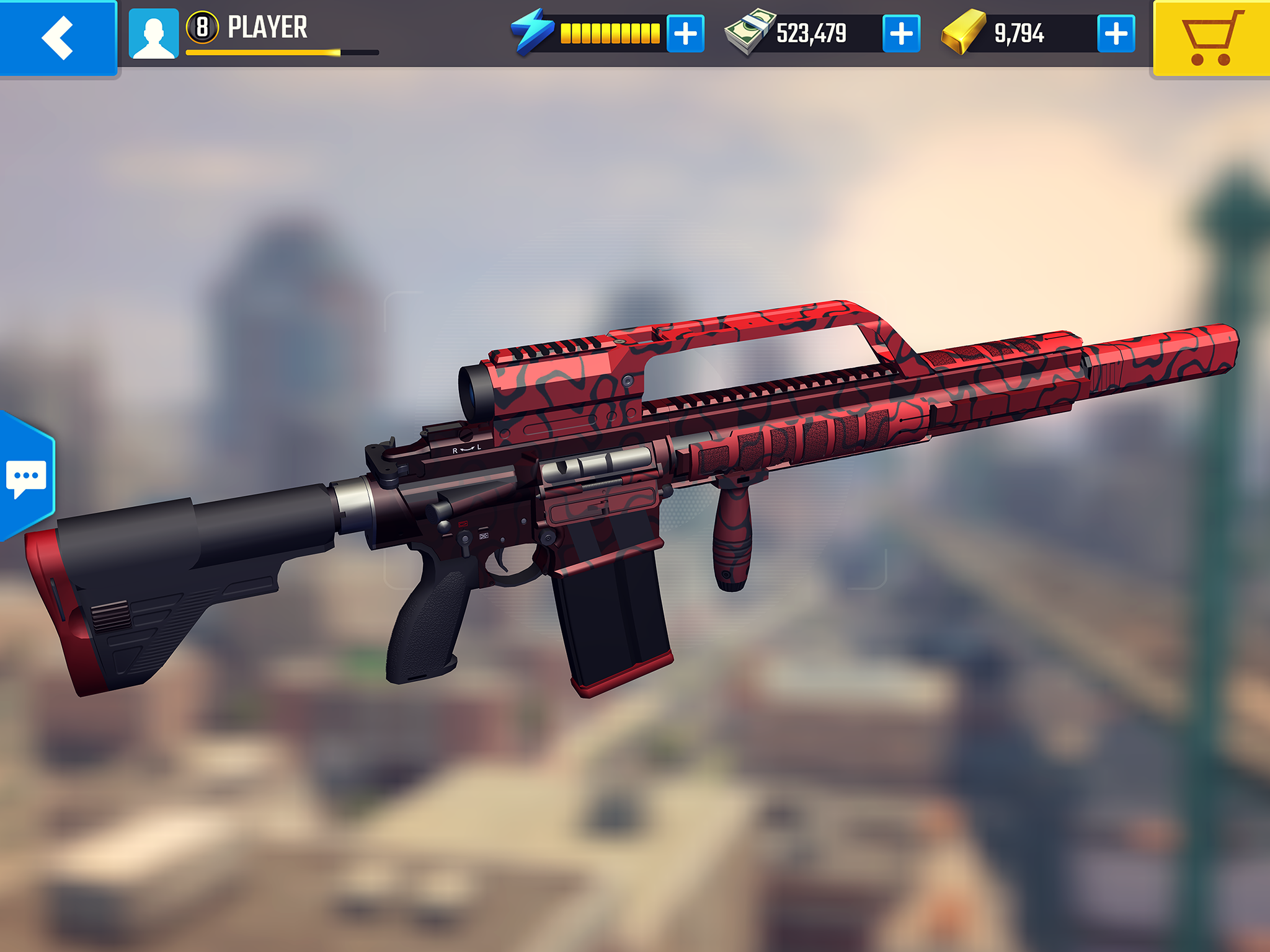The width and height of the screenshot is (1270, 952).
Task: Buy more energy with the plus button
Action: (685, 35)
